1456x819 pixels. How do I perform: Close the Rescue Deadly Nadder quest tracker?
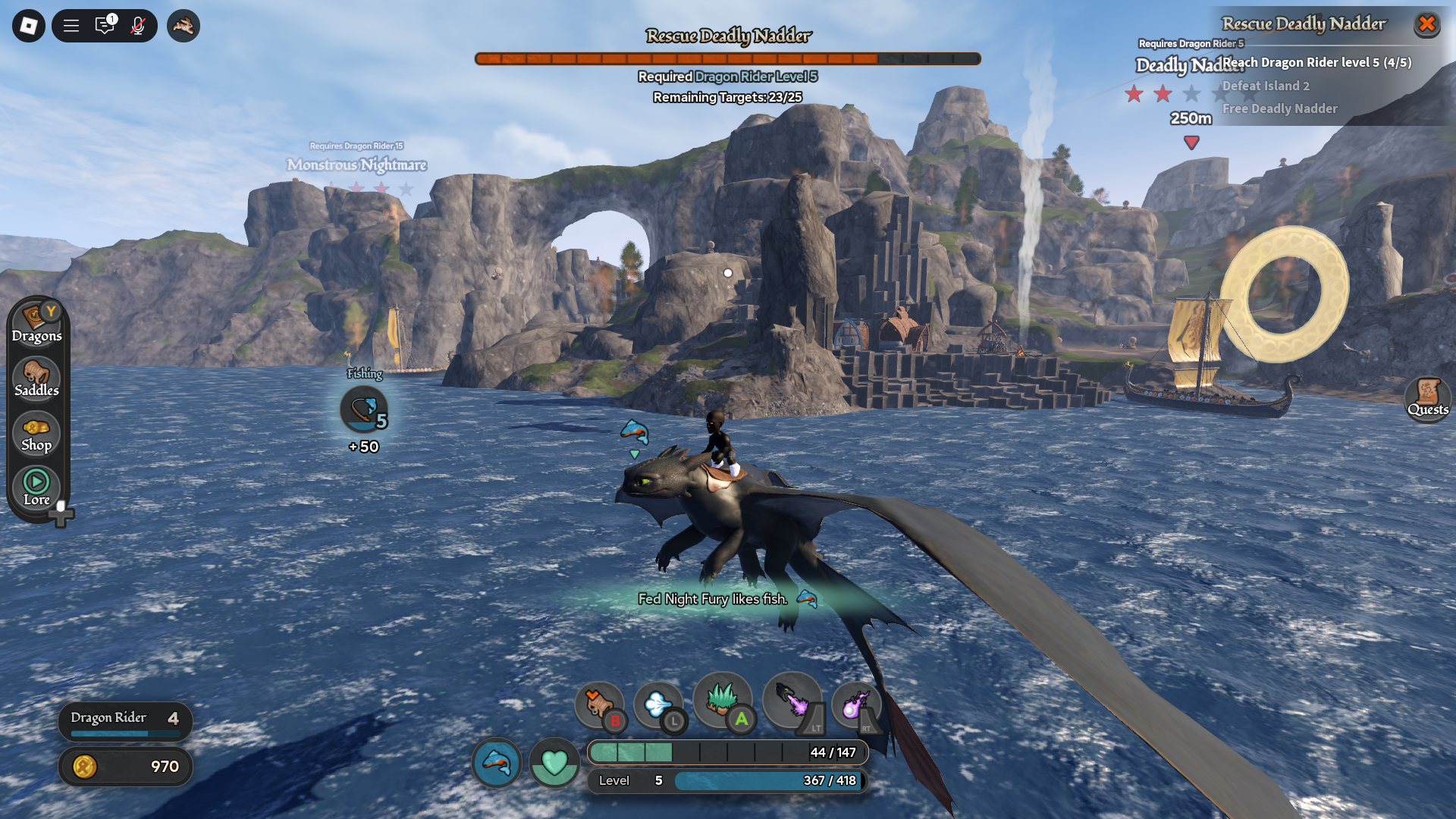[x=1426, y=24]
